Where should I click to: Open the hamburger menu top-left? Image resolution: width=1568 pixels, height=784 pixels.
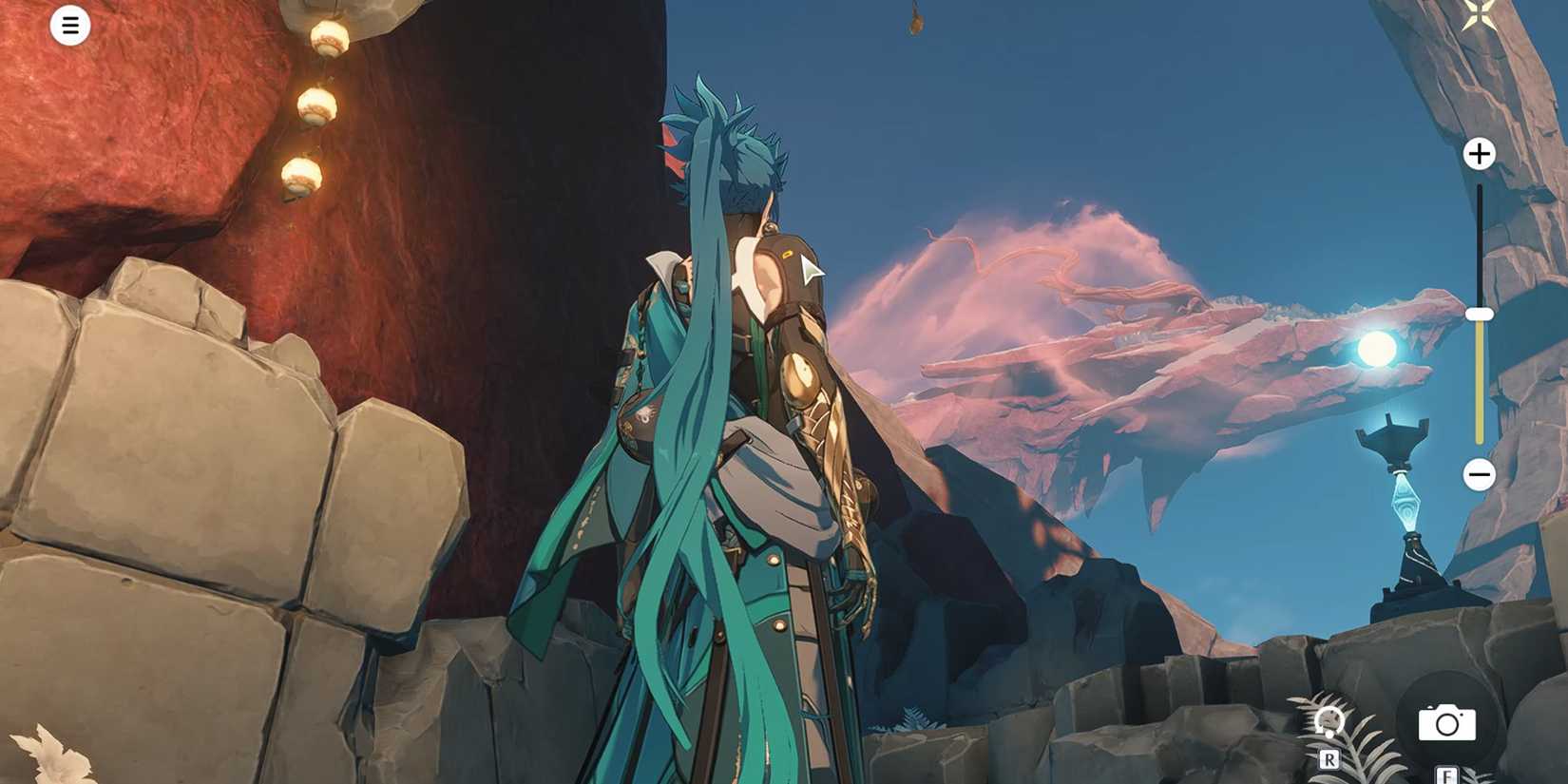(x=70, y=25)
